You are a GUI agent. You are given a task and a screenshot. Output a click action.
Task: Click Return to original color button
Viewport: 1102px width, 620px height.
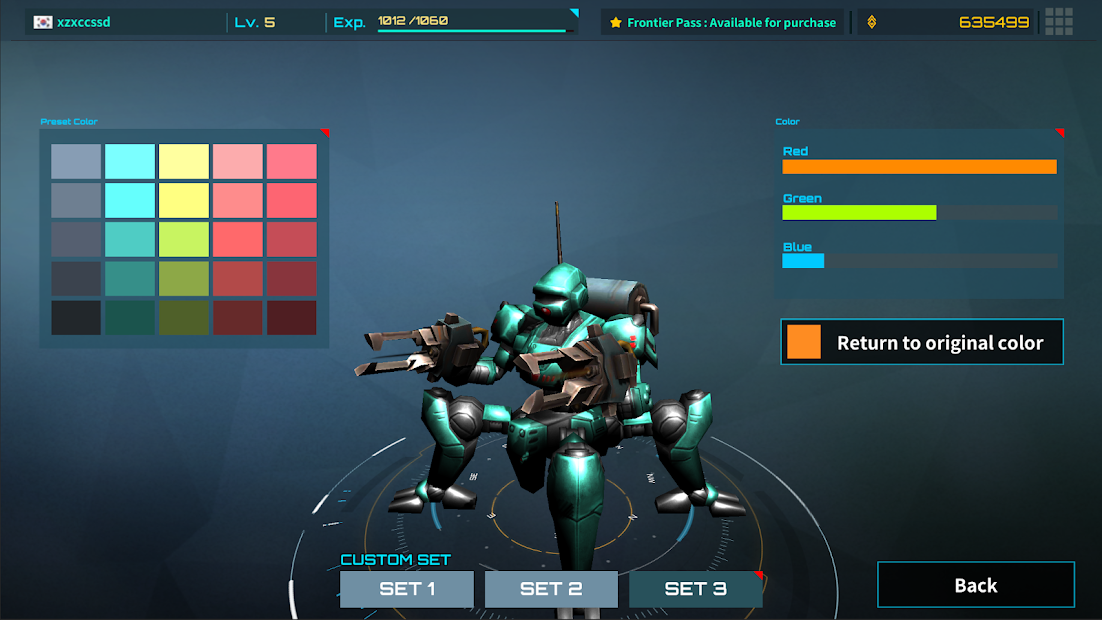tap(921, 342)
